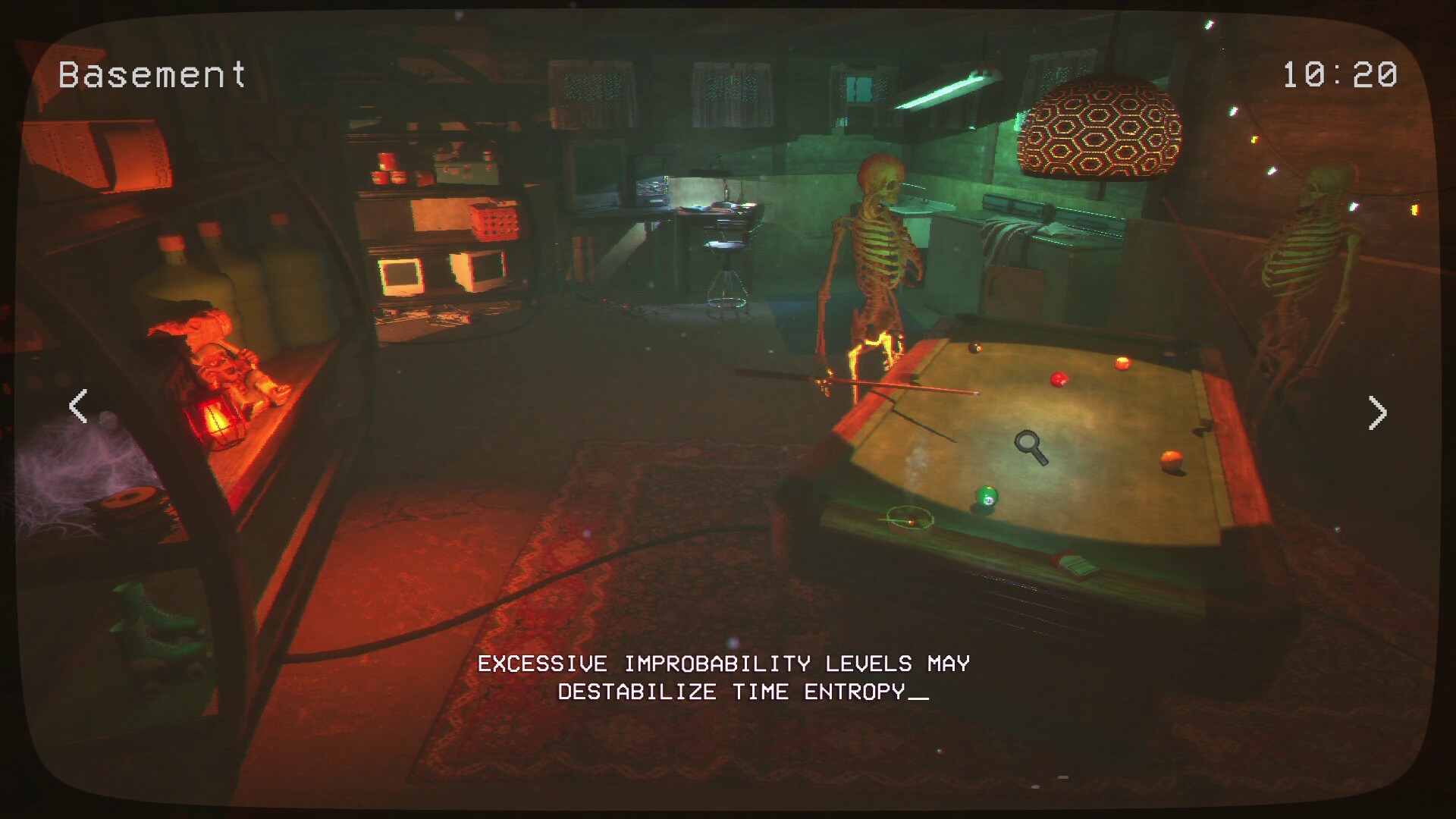Image resolution: width=1456 pixels, height=819 pixels.
Task: Open the Basement location label
Action: click(x=152, y=74)
